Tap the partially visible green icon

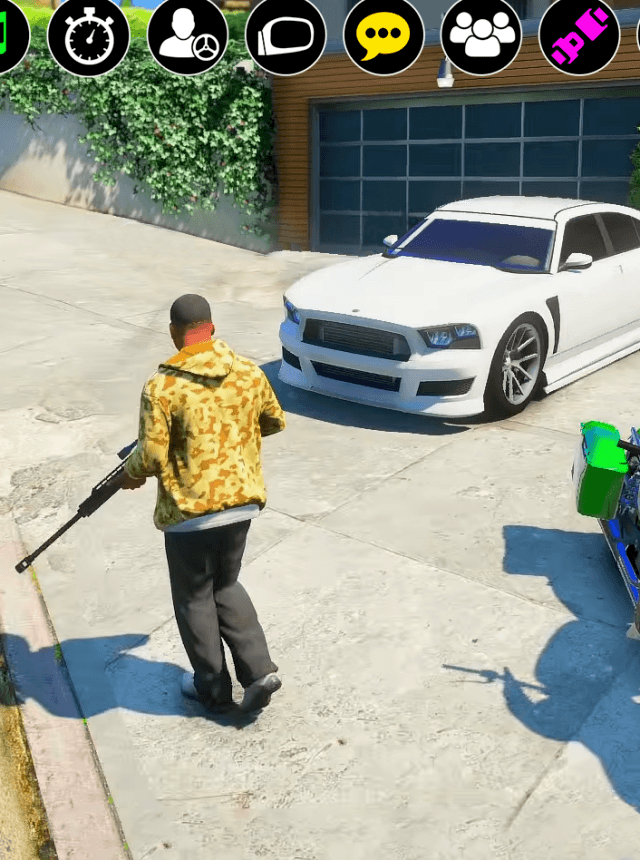tap(9, 37)
